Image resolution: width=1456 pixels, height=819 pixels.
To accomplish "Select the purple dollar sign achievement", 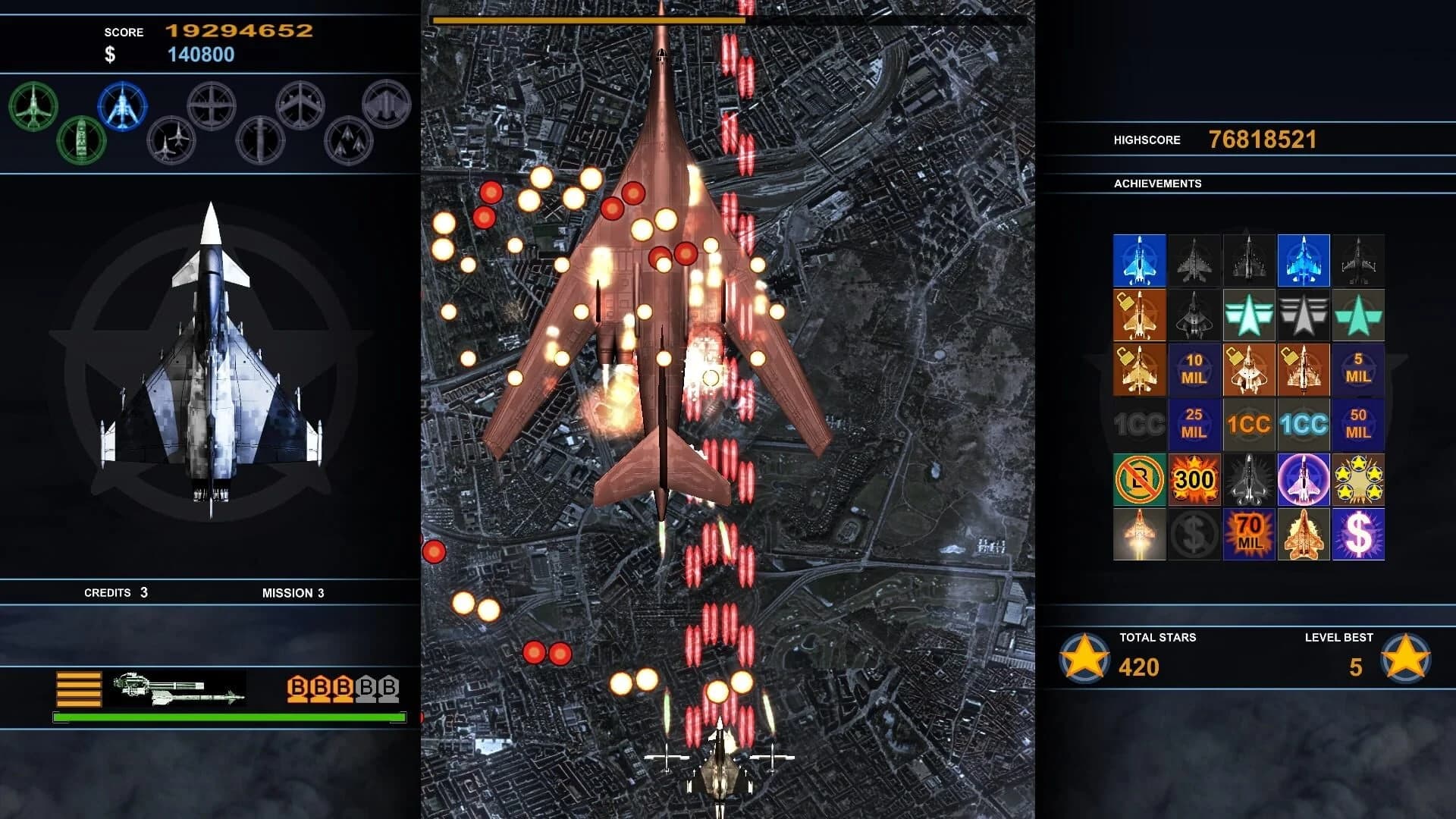I will click(x=1357, y=534).
